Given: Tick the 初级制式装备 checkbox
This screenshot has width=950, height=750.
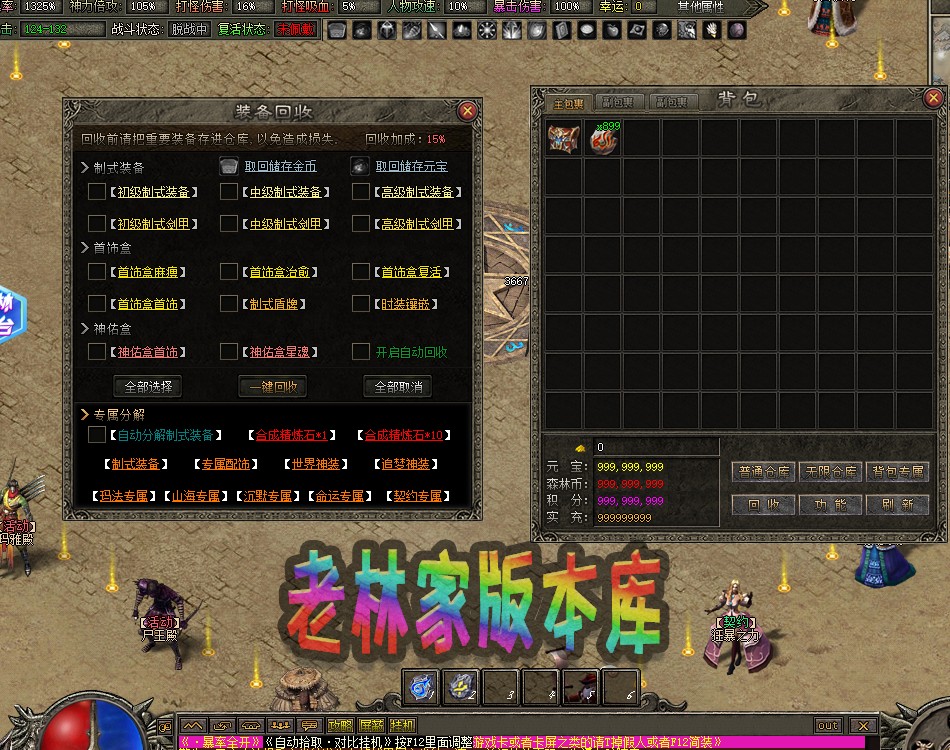Looking at the screenshot, I should click(97, 191).
